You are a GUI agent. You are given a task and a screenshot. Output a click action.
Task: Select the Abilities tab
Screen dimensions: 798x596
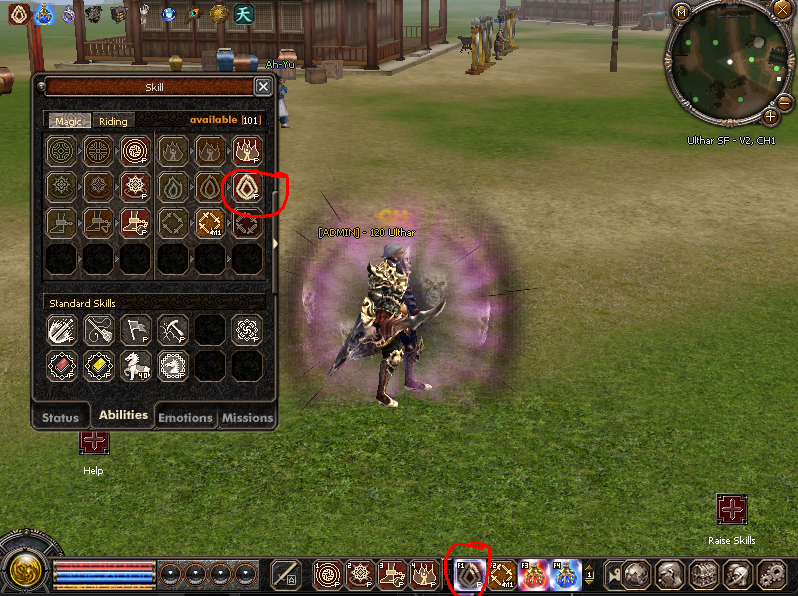123,415
